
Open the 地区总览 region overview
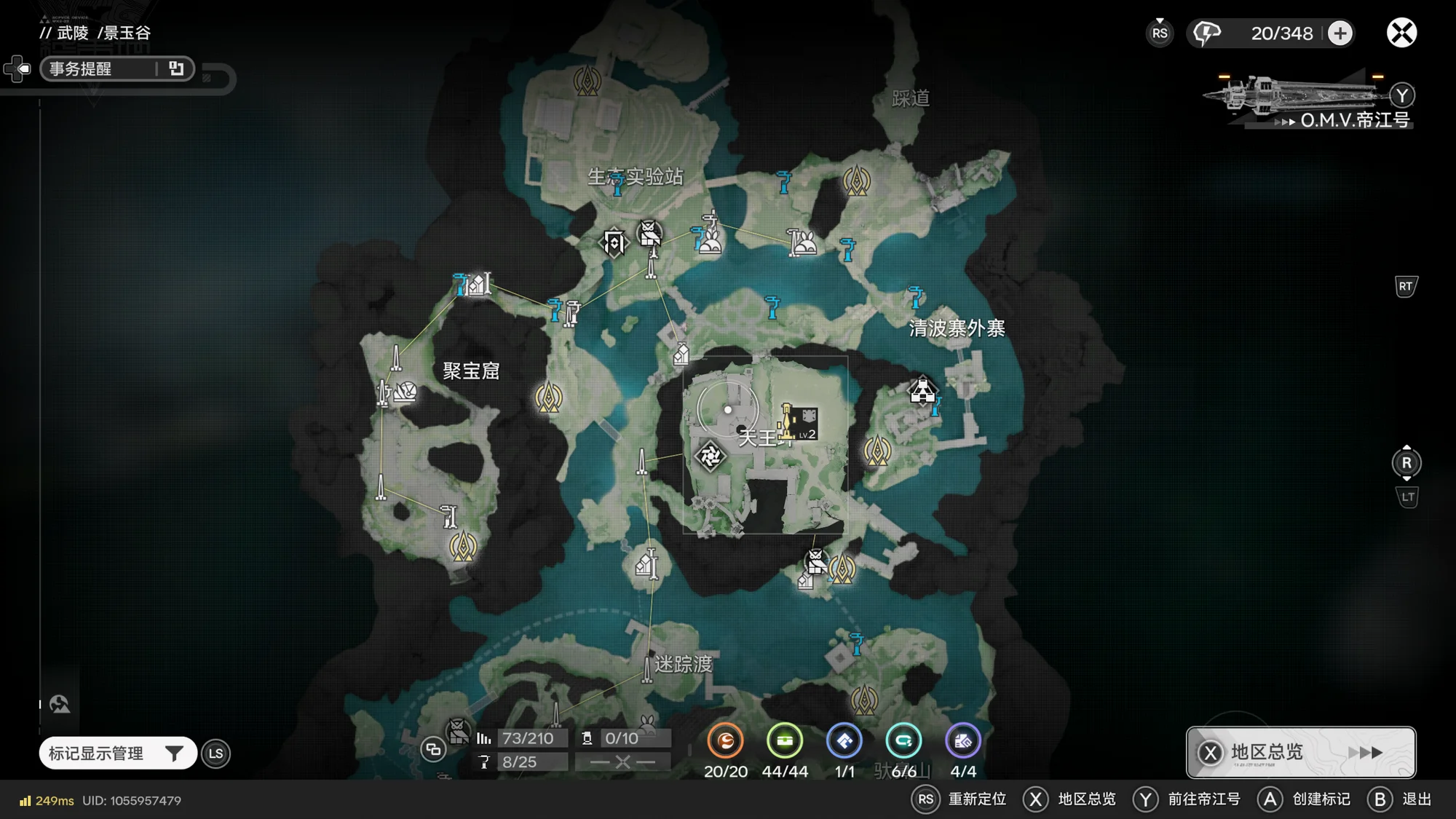coord(1301,752)
